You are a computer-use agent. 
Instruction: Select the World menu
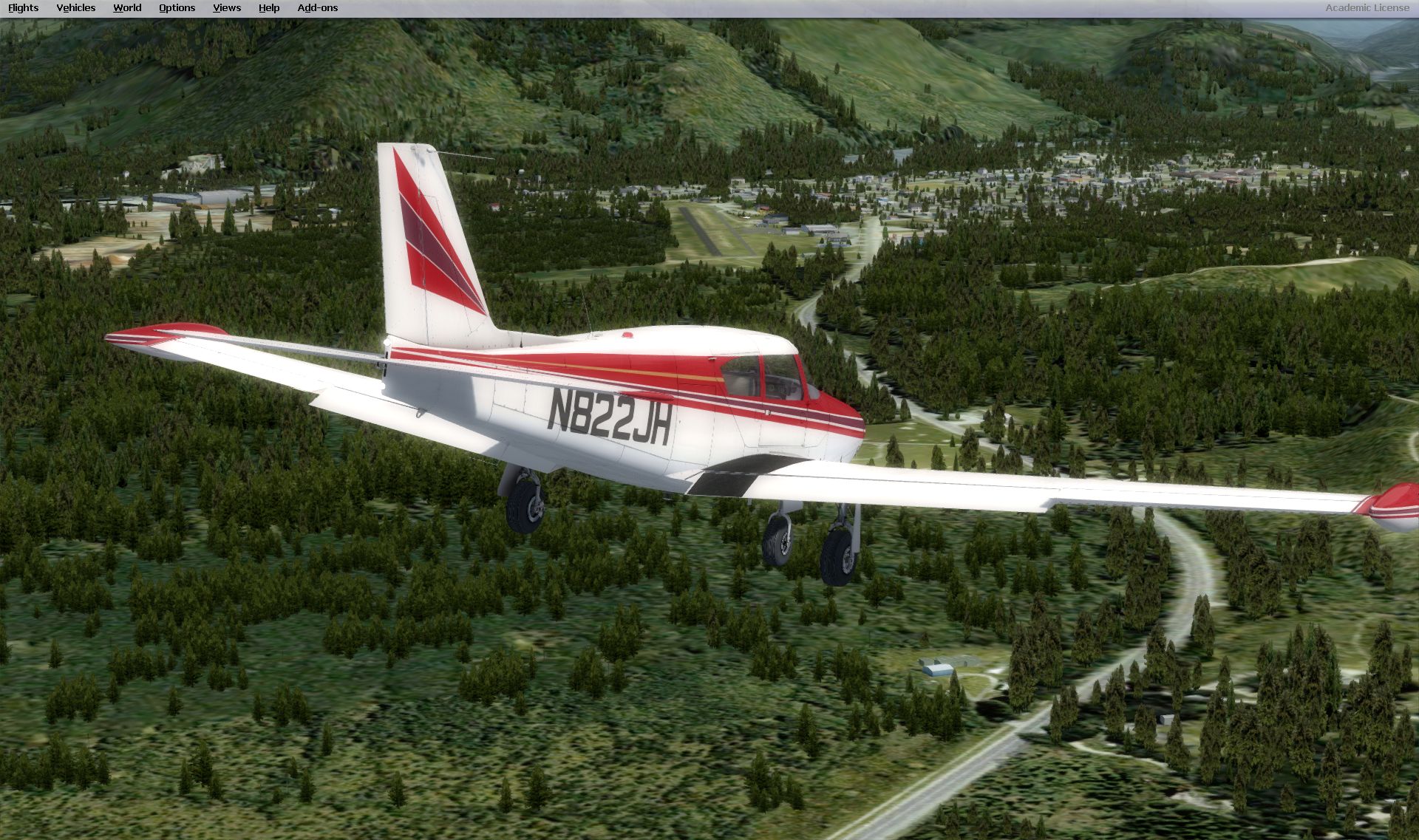click(127, 8)
